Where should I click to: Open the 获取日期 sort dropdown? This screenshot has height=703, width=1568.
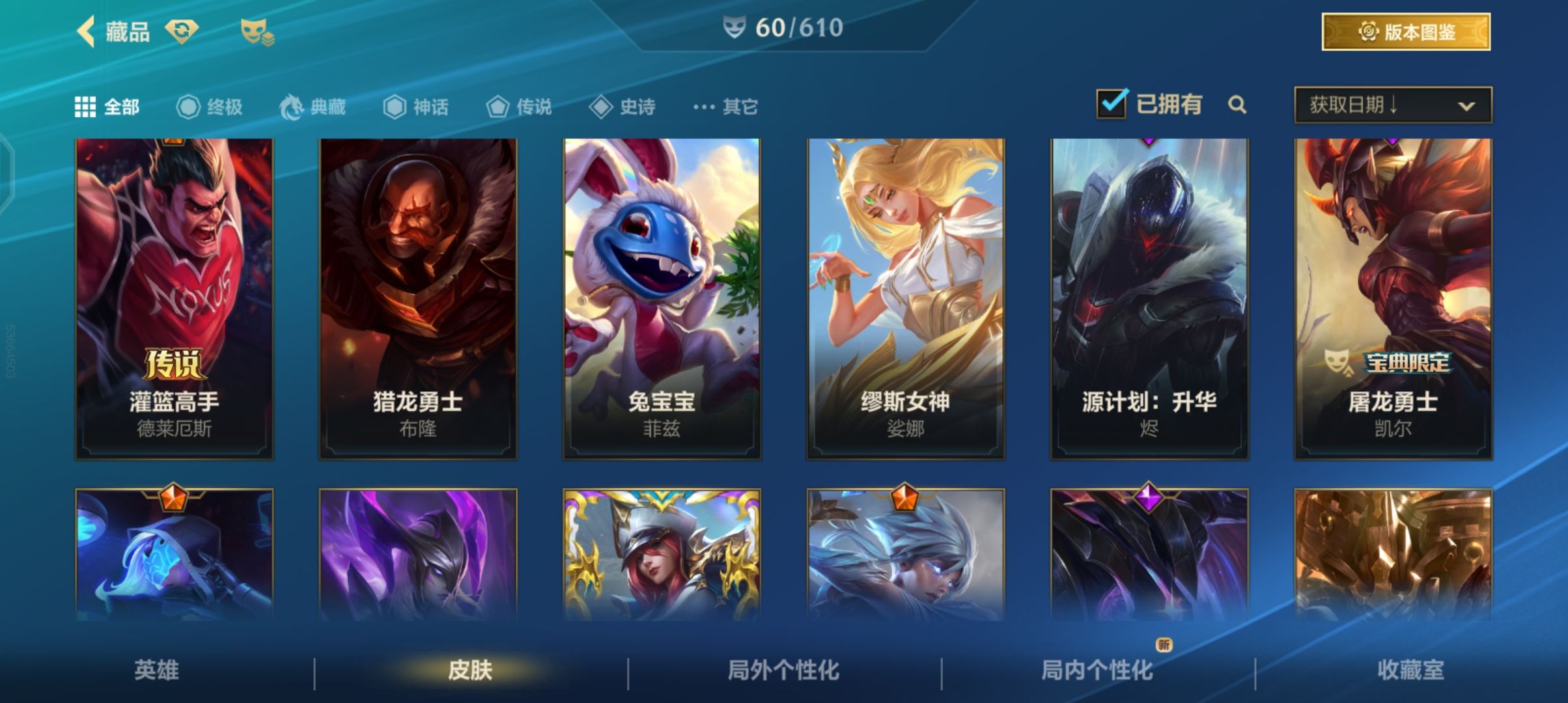click(x=1393, y=105)
